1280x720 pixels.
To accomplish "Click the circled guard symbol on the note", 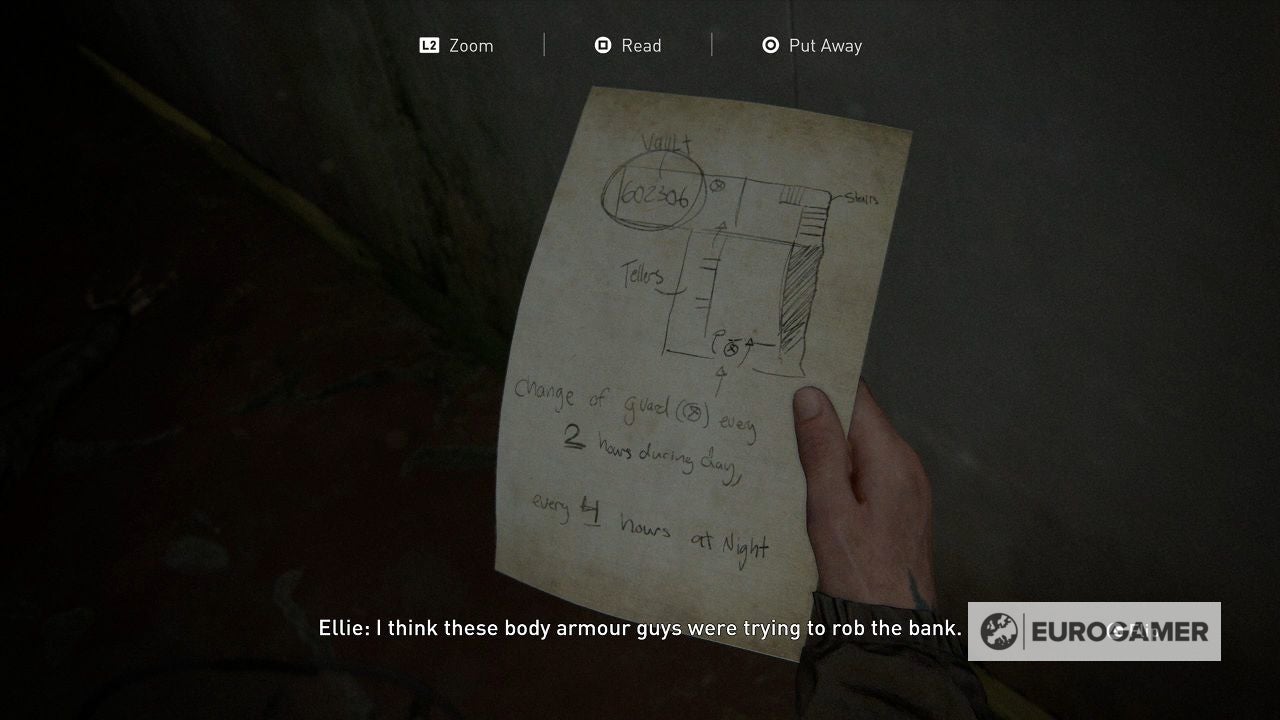I will click(694, 412).
